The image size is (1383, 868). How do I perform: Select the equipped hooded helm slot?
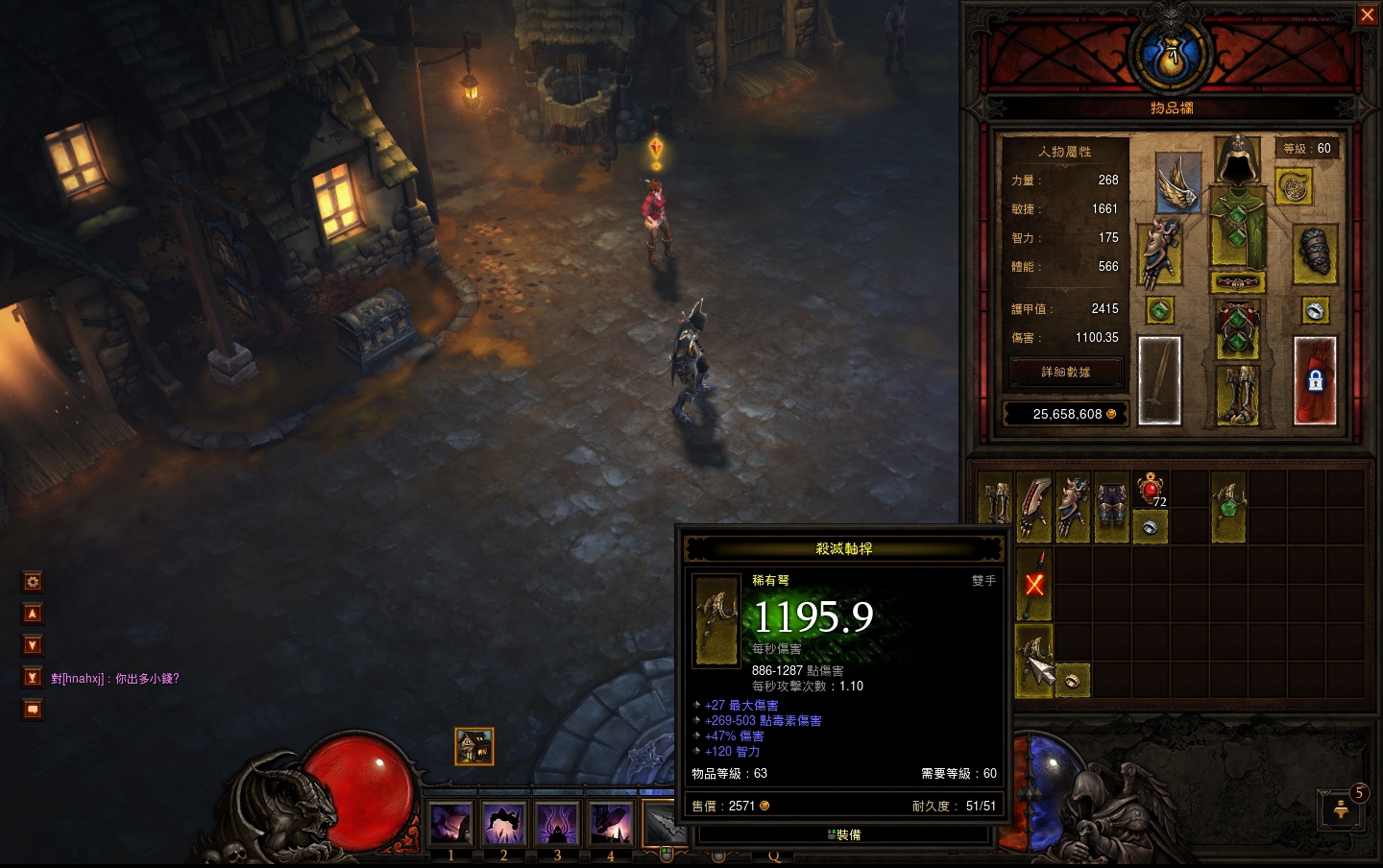click(1238, 160)
